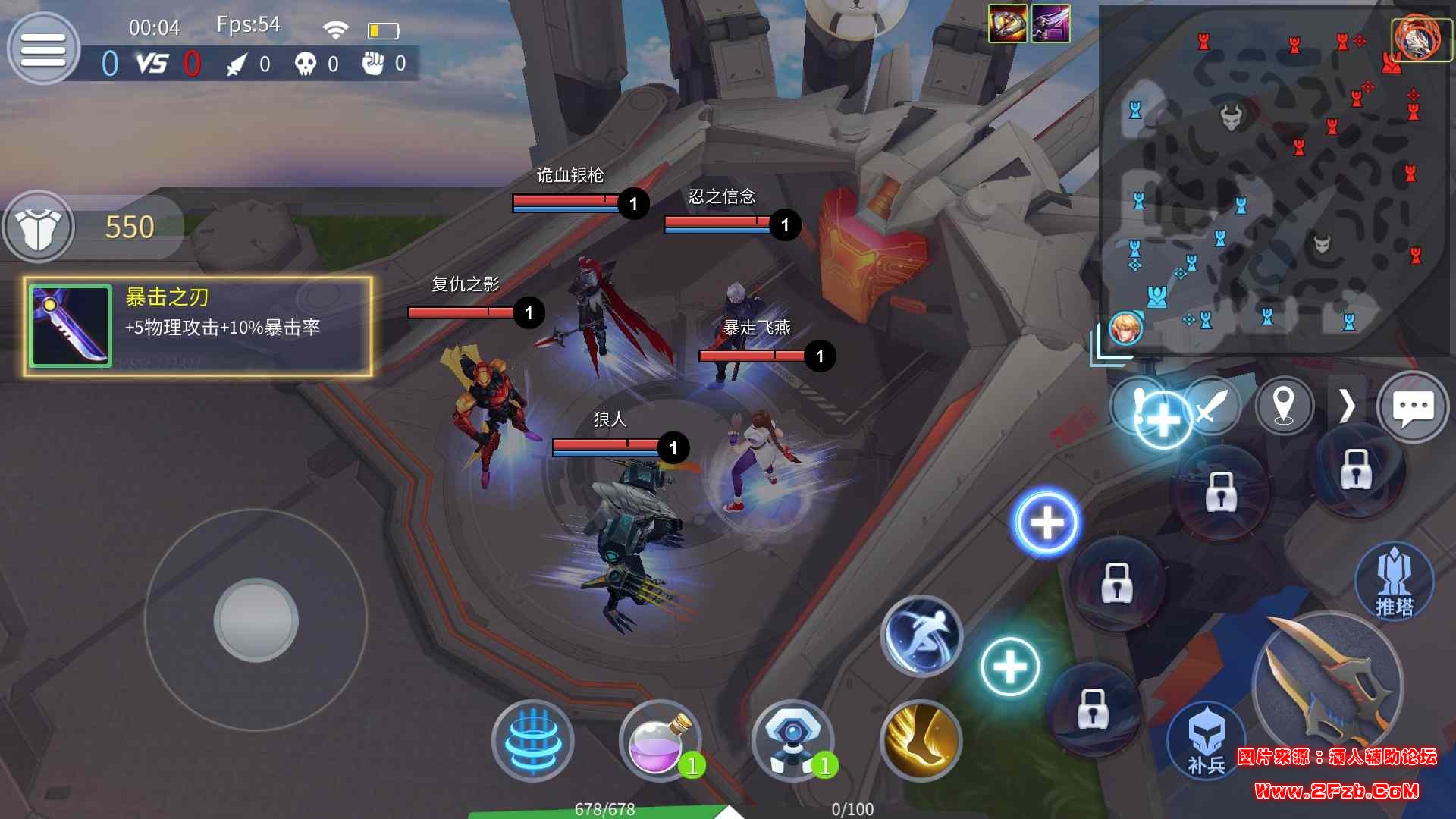1456x819 pixels.
Task: Open the equipment shop armor icon
Action: point(38,227)
